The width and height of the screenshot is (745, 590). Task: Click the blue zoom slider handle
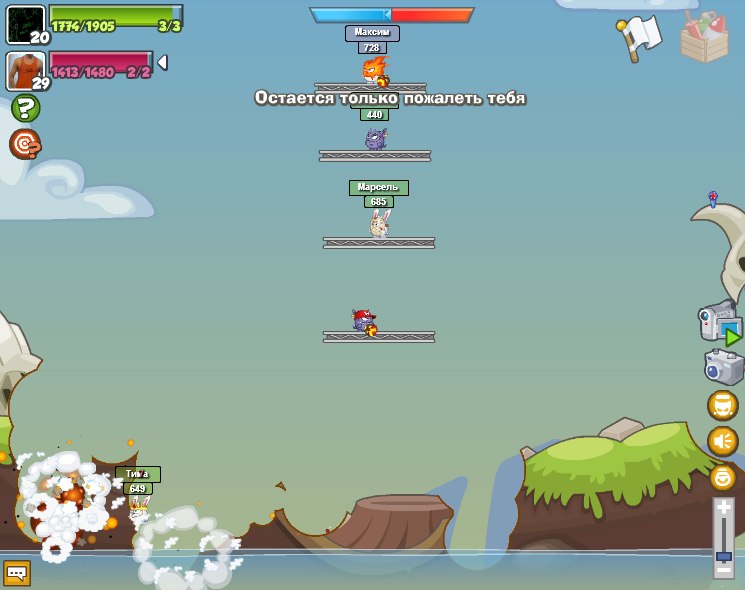tap(724, 555)
